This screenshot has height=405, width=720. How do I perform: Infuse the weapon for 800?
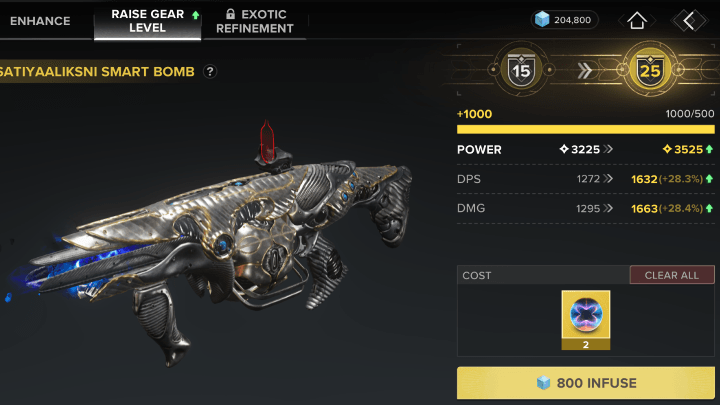tap(586, 383)
